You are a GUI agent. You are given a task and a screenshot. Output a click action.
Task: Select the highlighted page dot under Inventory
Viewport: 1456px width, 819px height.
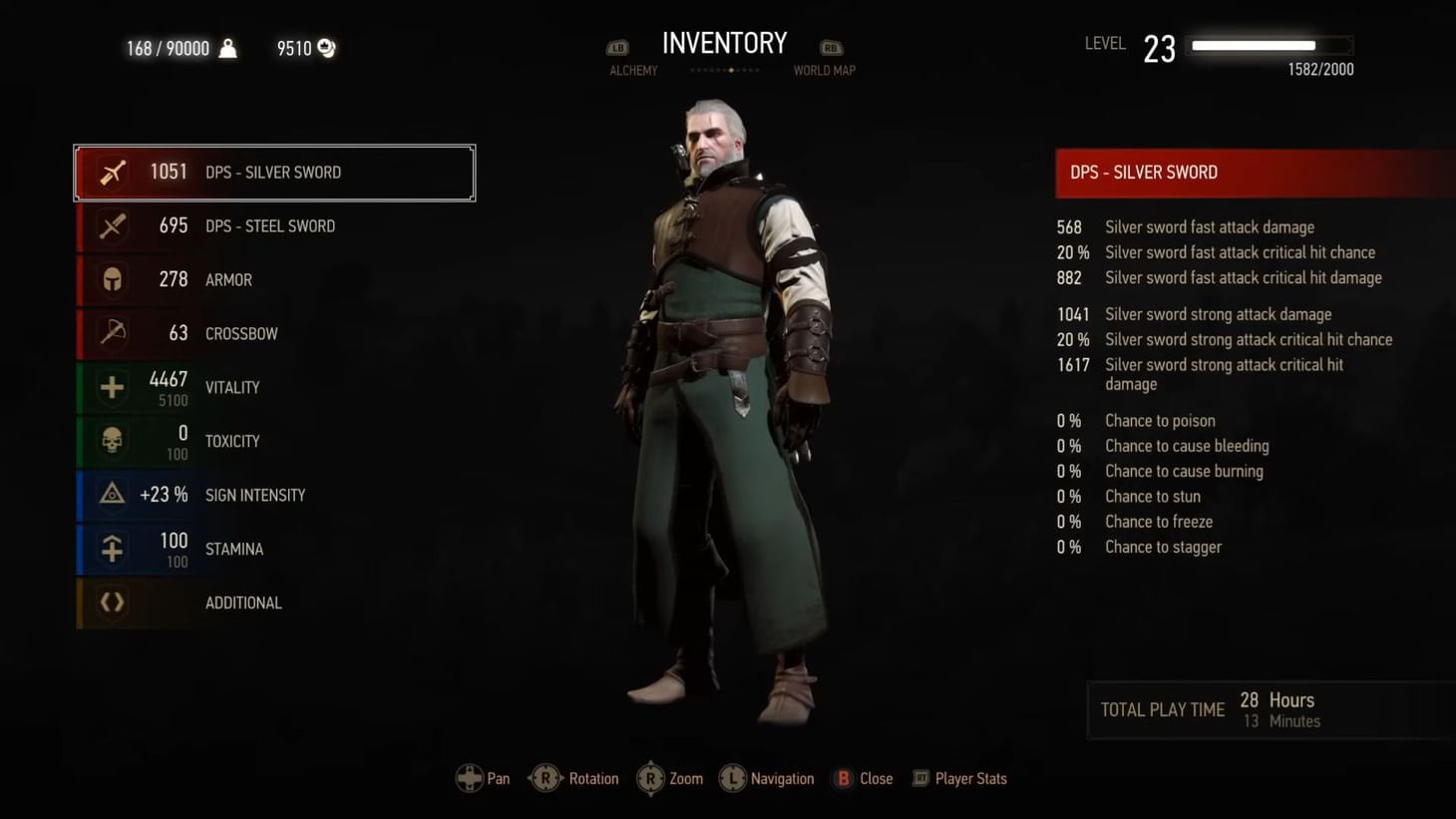click(729, 70)
